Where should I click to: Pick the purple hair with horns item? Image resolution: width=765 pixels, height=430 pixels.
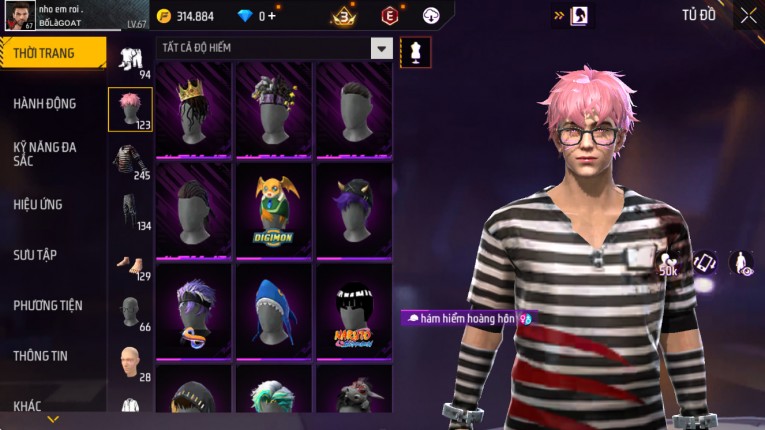coord(354,209)
